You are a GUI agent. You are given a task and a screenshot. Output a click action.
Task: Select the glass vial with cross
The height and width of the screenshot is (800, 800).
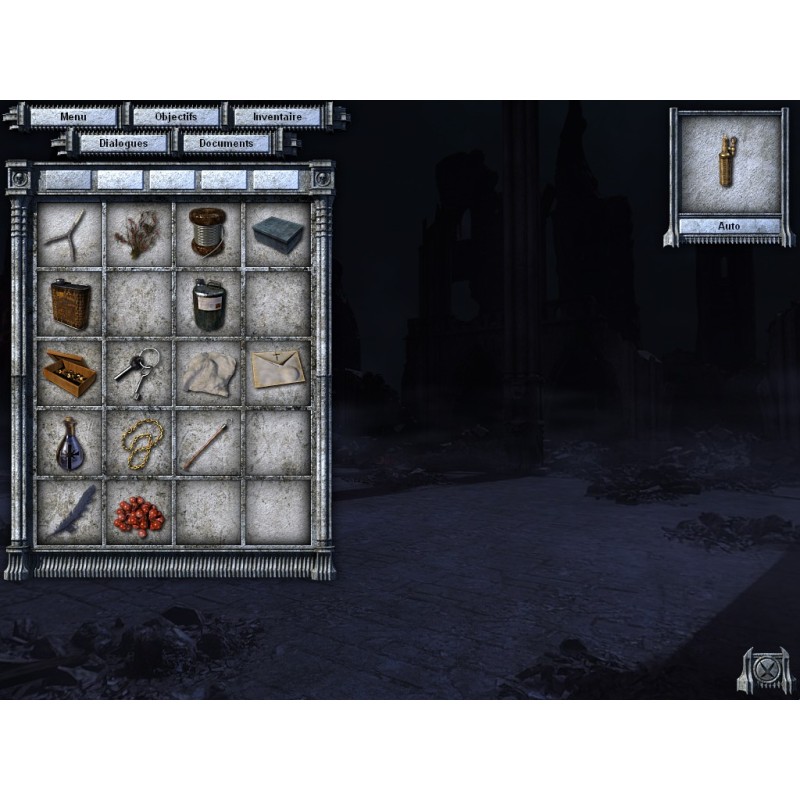point(70,441)
